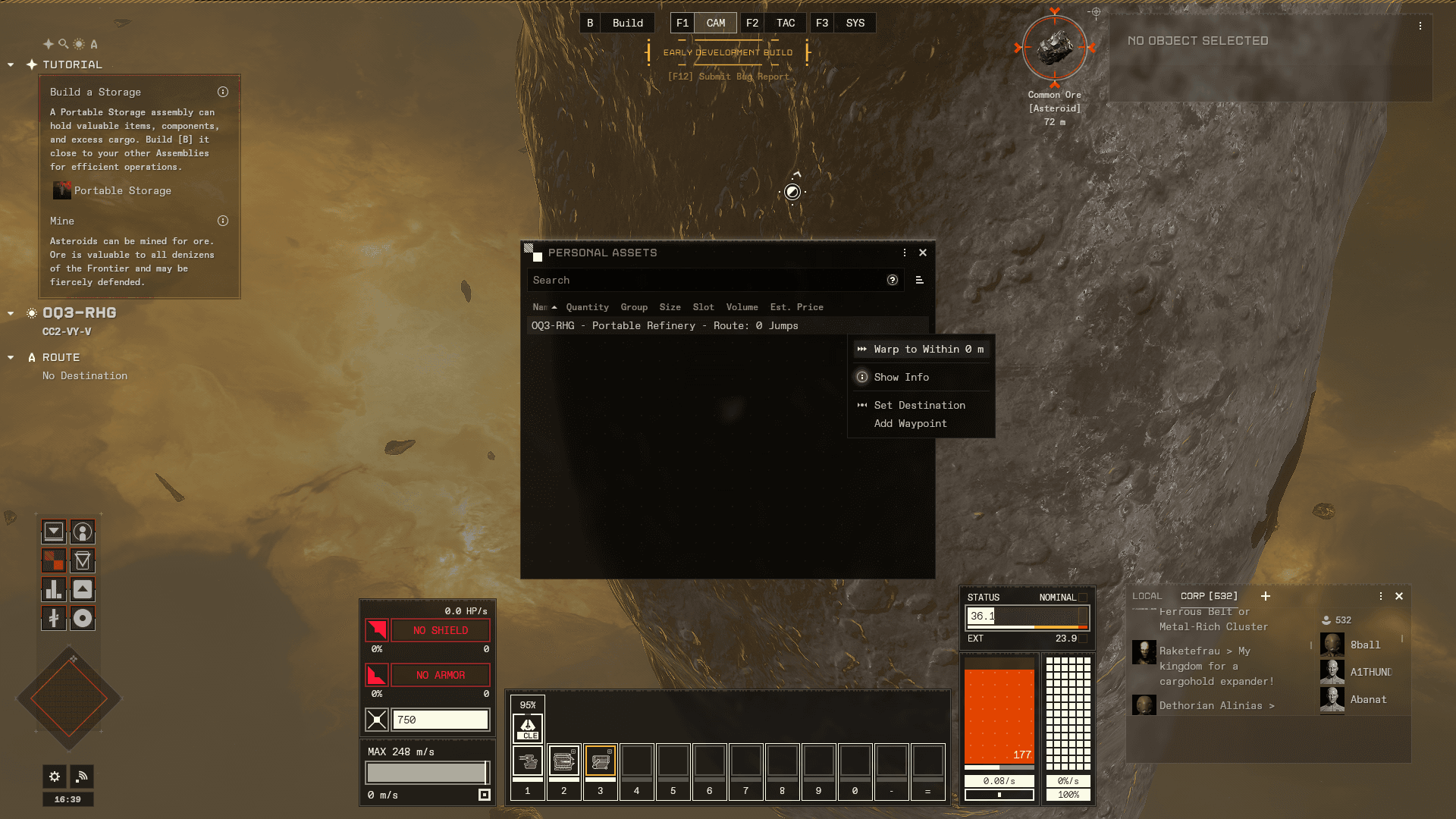Select chat member 8ball
The height and width of the screenshot is (819, 1456).
1364,645
